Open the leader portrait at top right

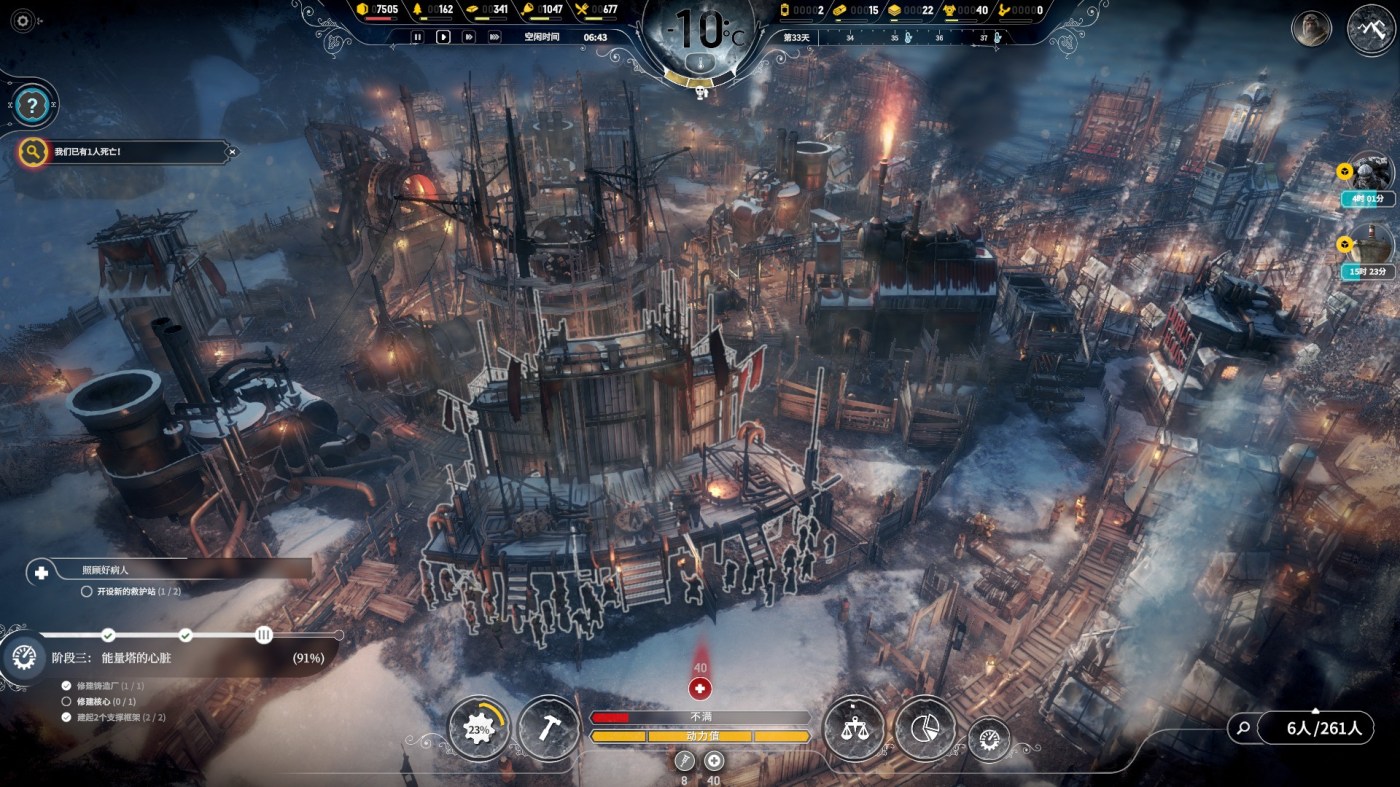pyautogui.click(x=1311, y=29)
